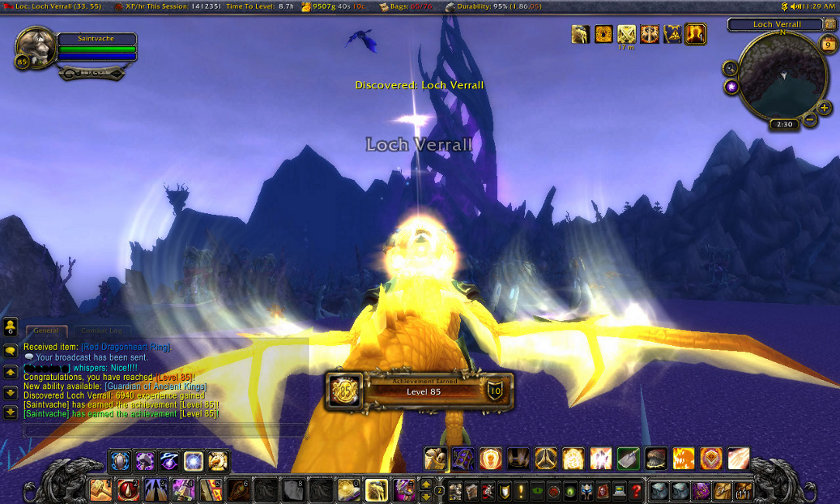The image size is (840, 504).
Task: Switch to the General chat tab
Action: (x=44, y=330)
